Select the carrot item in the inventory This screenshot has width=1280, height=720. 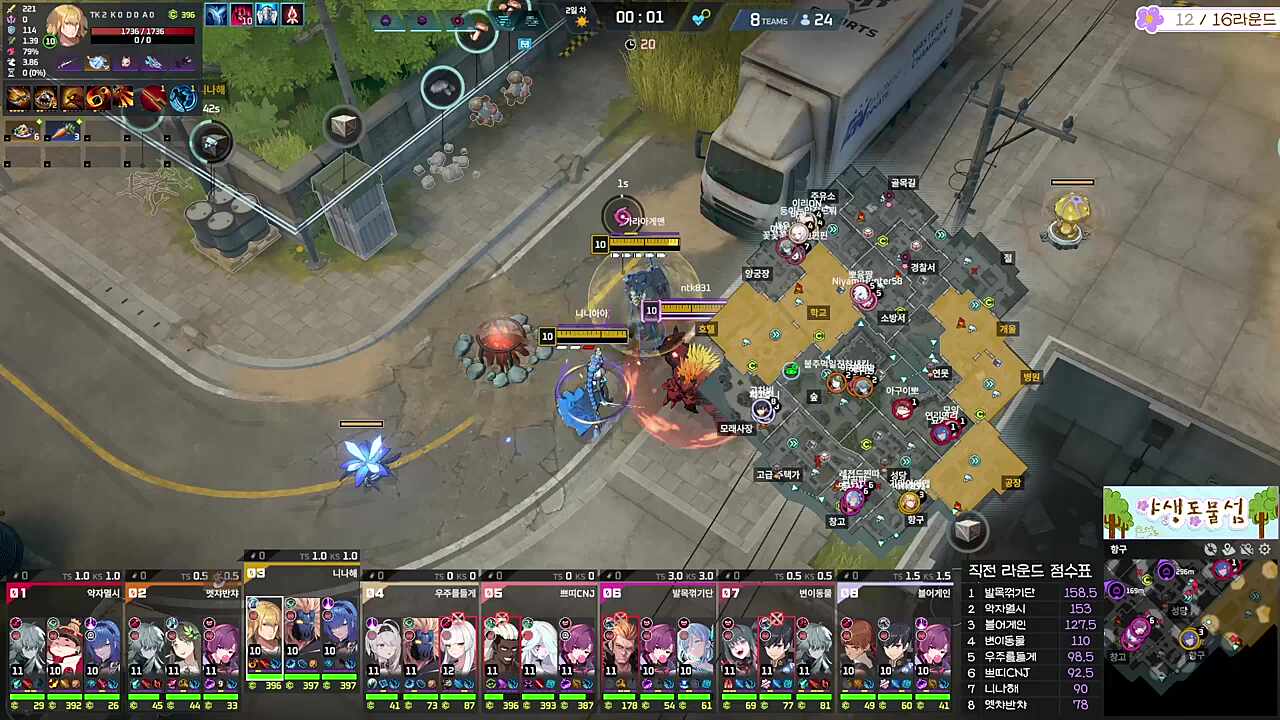pos(62,131)
